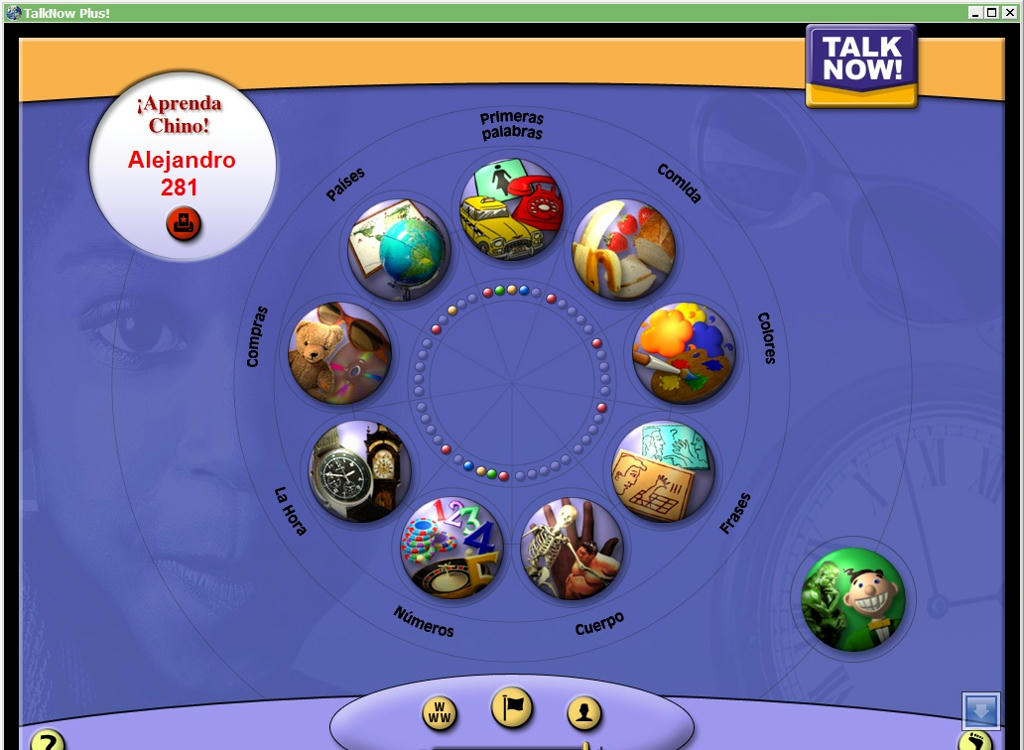Viewport: 1024px width, 750px height.
Task: Open the user profile silhouette button
Action: click(x=584, y=713)
